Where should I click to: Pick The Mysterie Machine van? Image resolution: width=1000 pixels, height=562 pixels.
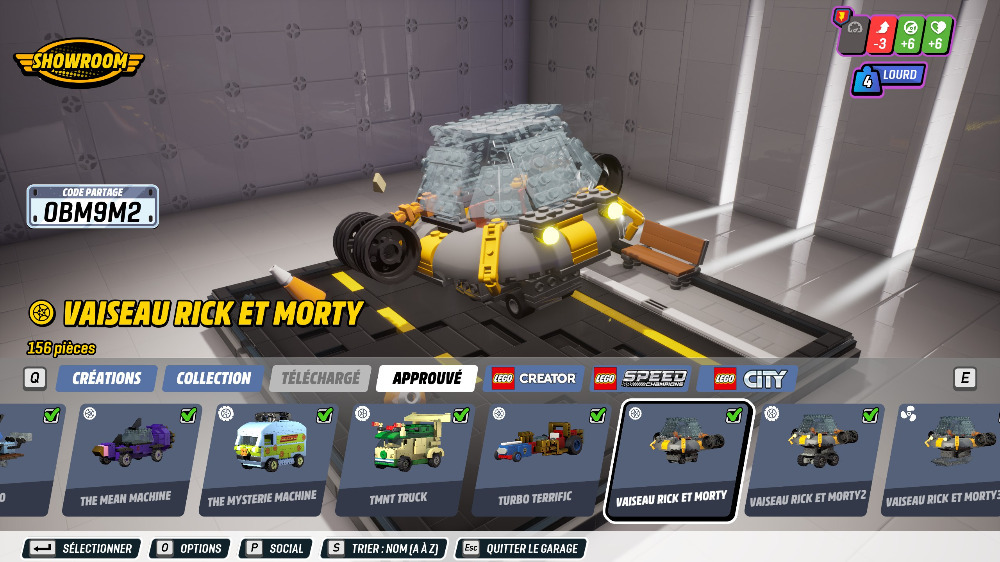(262, 459)
